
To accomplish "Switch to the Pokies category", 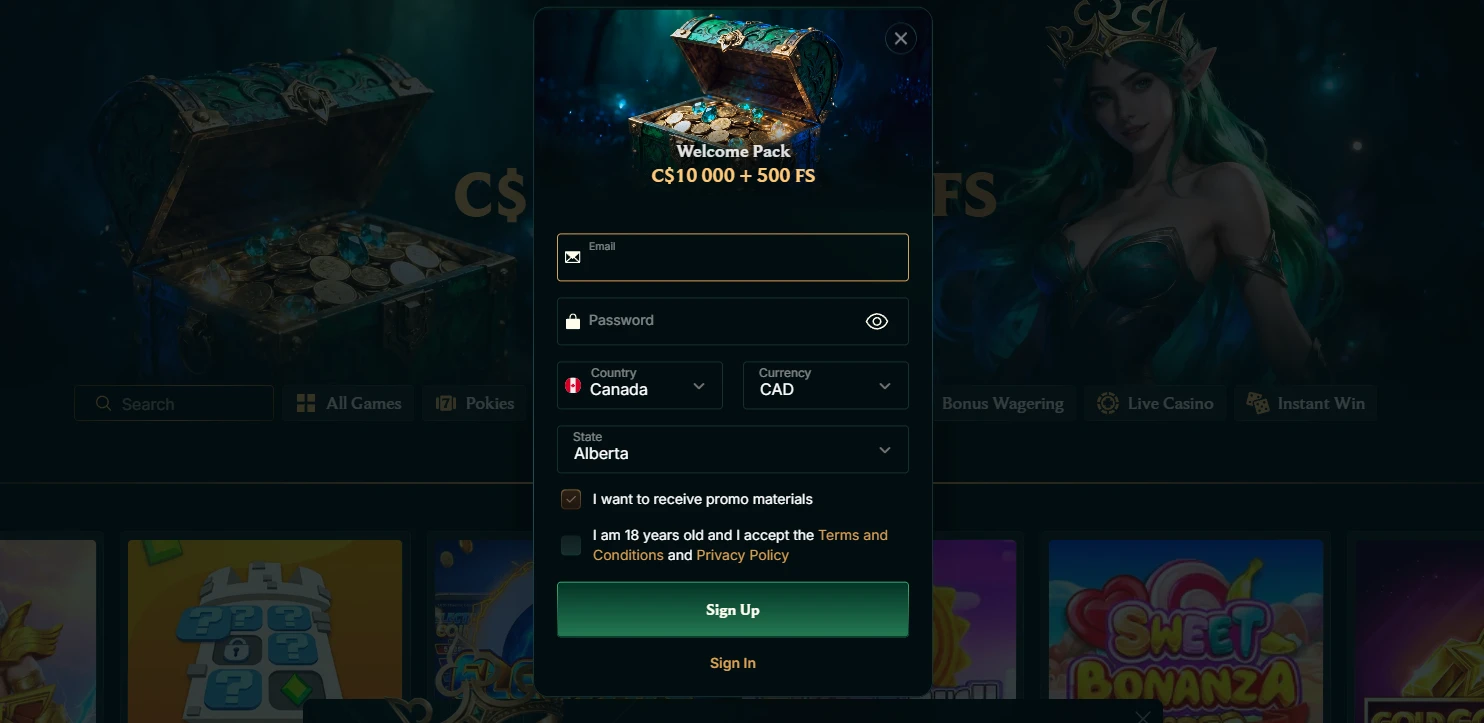I will coord(476,404).
